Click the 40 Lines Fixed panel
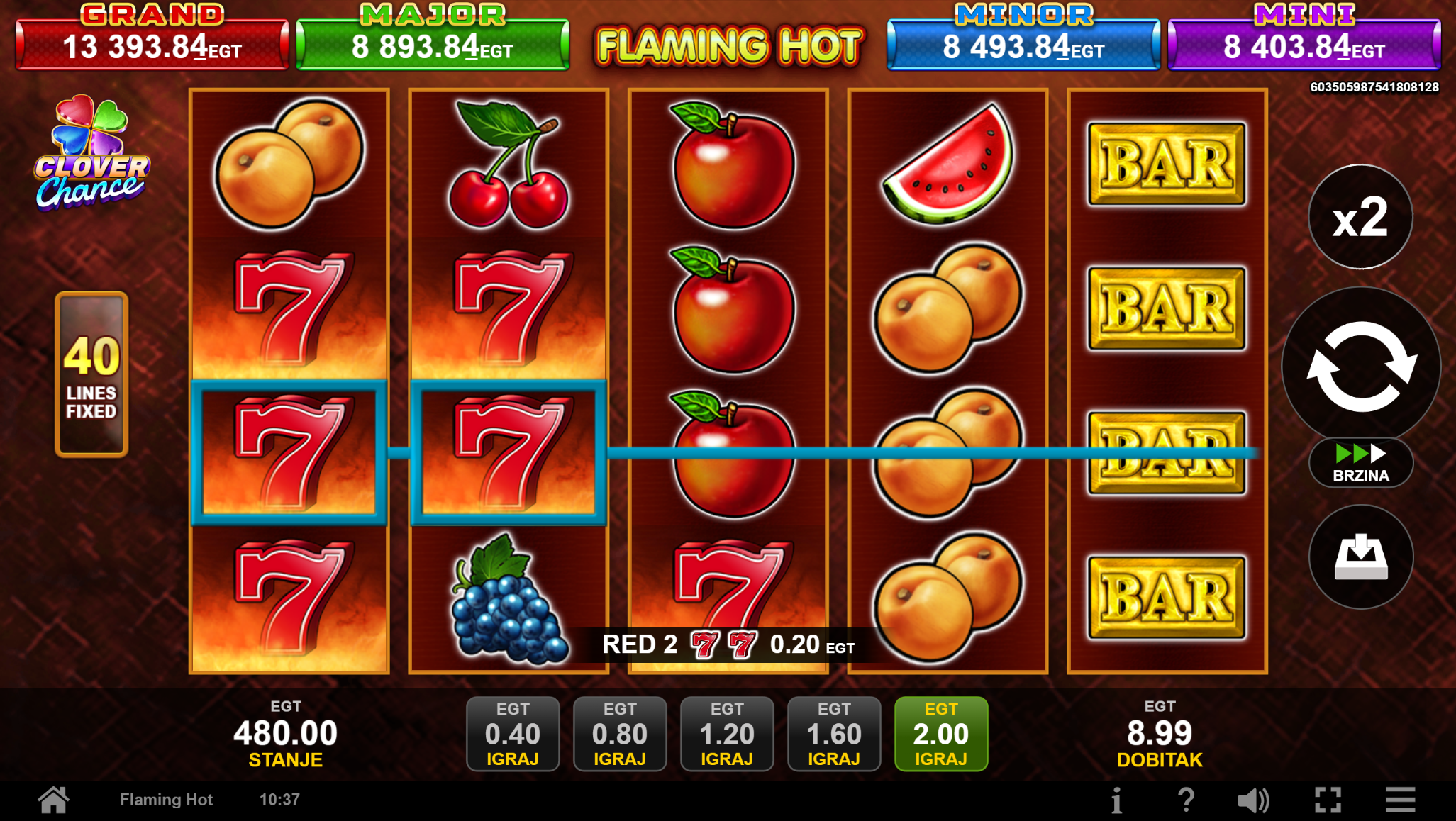 coord(91,374)
